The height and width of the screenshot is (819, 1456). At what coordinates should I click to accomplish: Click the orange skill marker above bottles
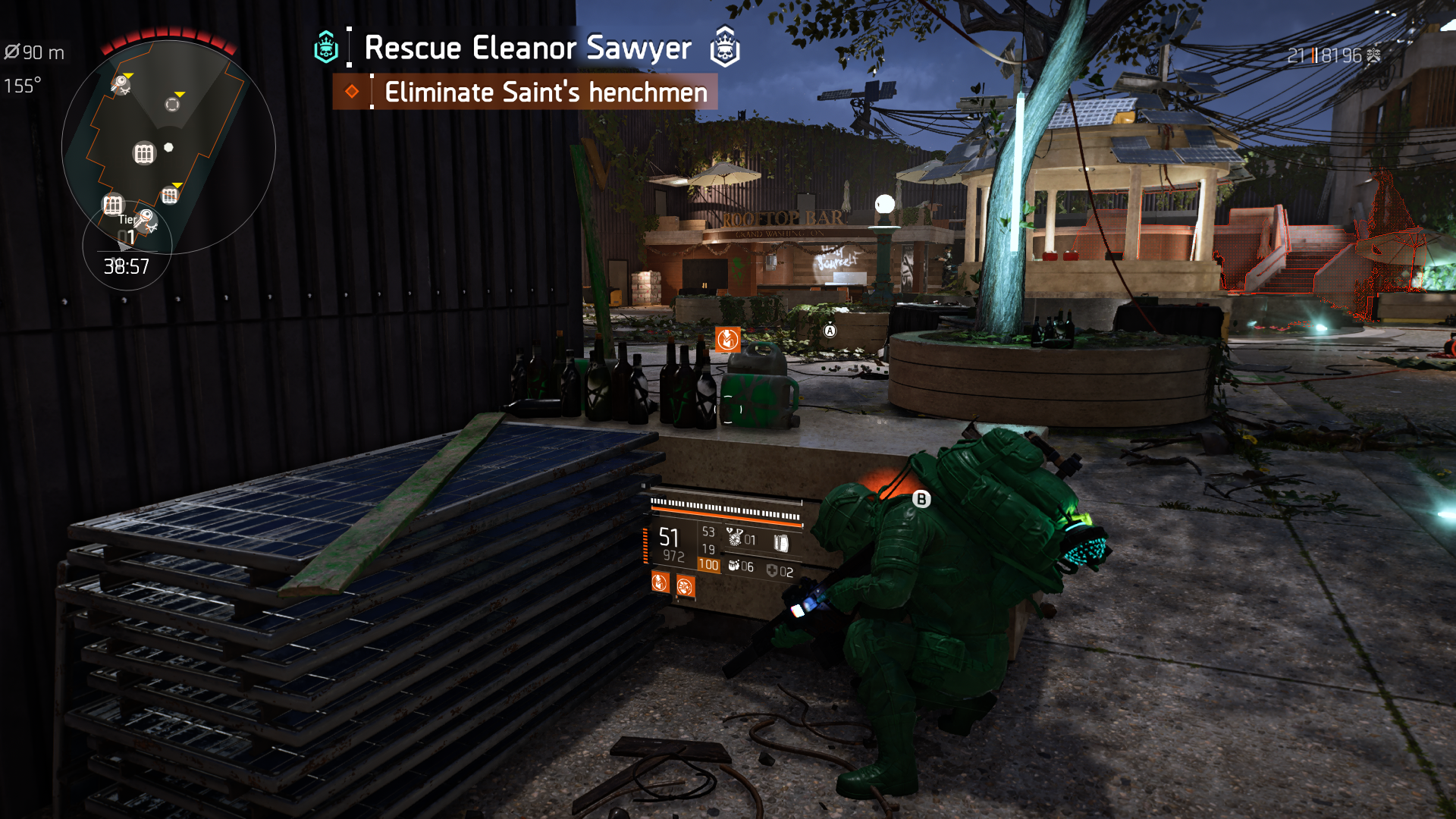tap(726, 339)
